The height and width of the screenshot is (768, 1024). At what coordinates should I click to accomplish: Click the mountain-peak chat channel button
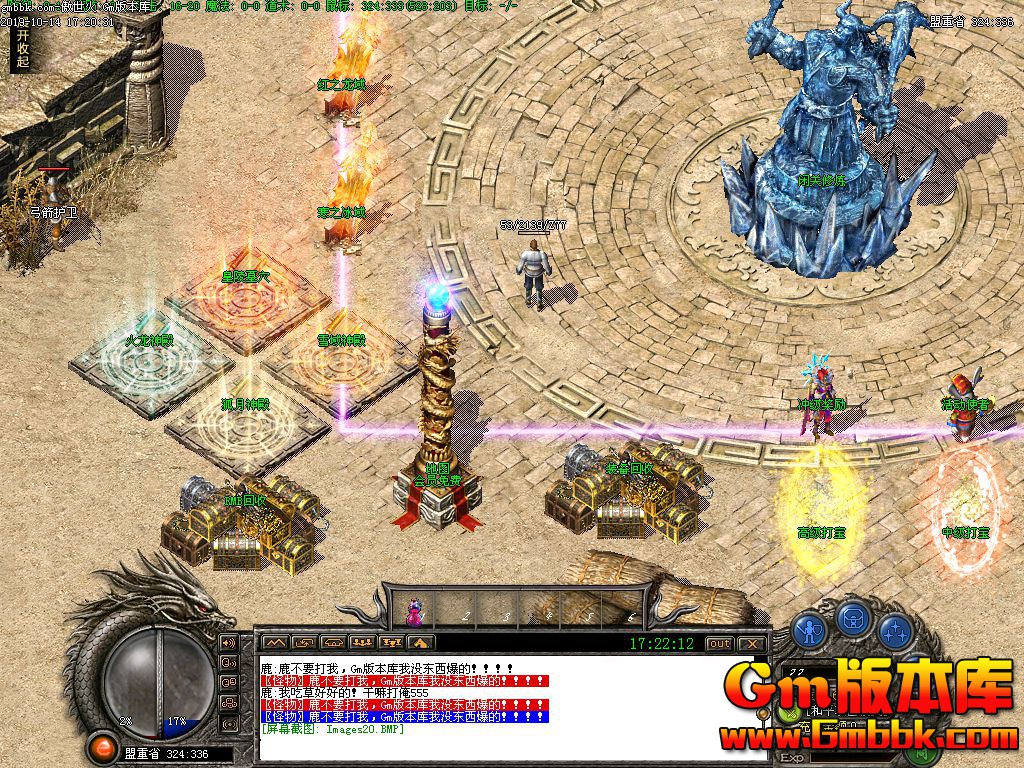coord(275,643)
